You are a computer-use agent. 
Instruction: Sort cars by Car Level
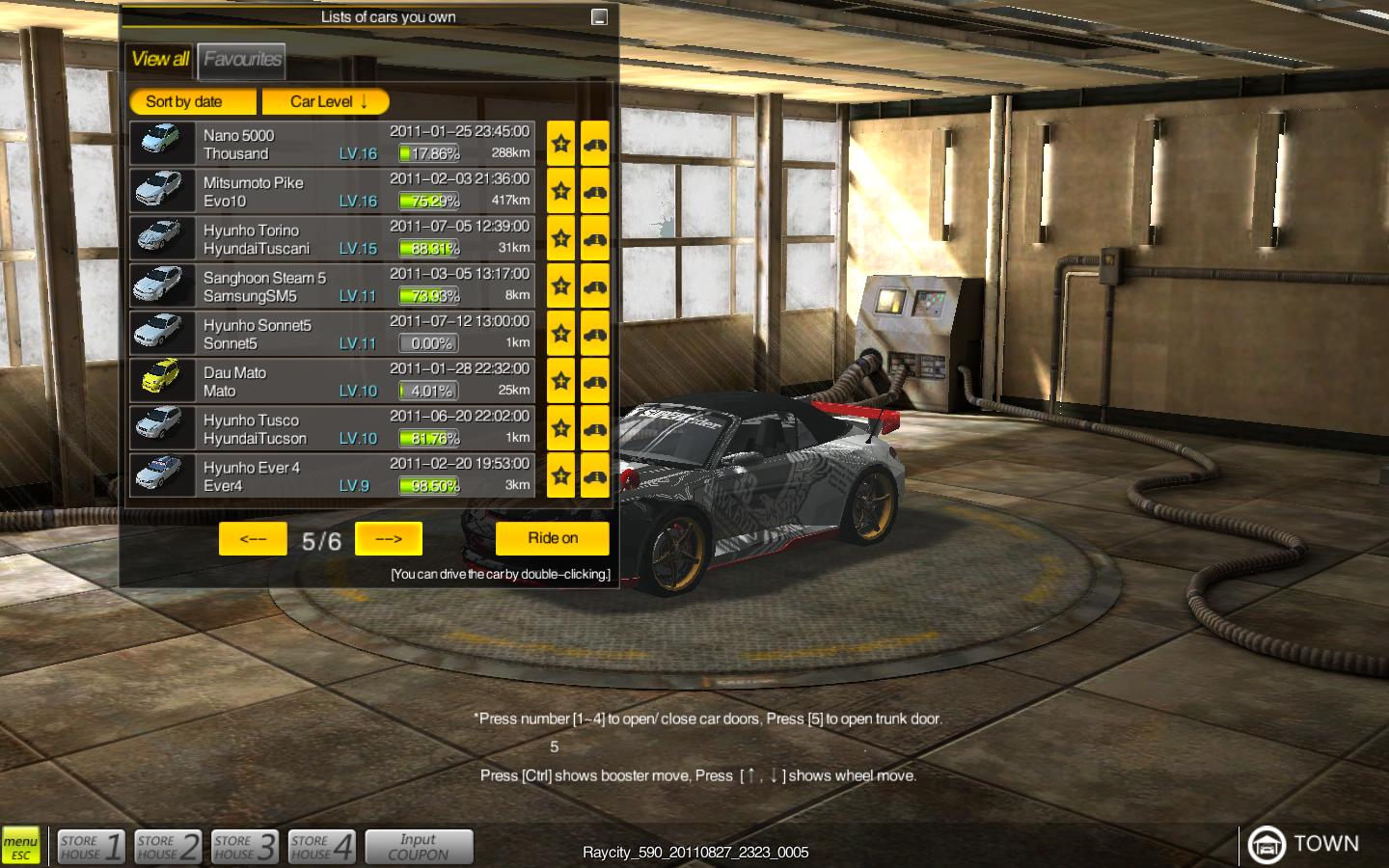coord(326,101)
